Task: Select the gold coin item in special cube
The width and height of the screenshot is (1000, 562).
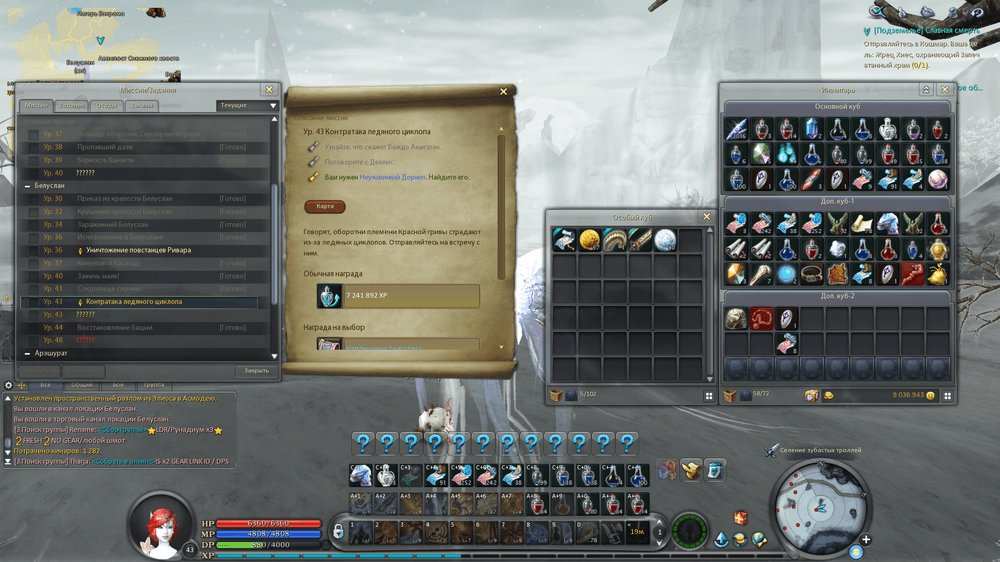Action: coord(590,240)
